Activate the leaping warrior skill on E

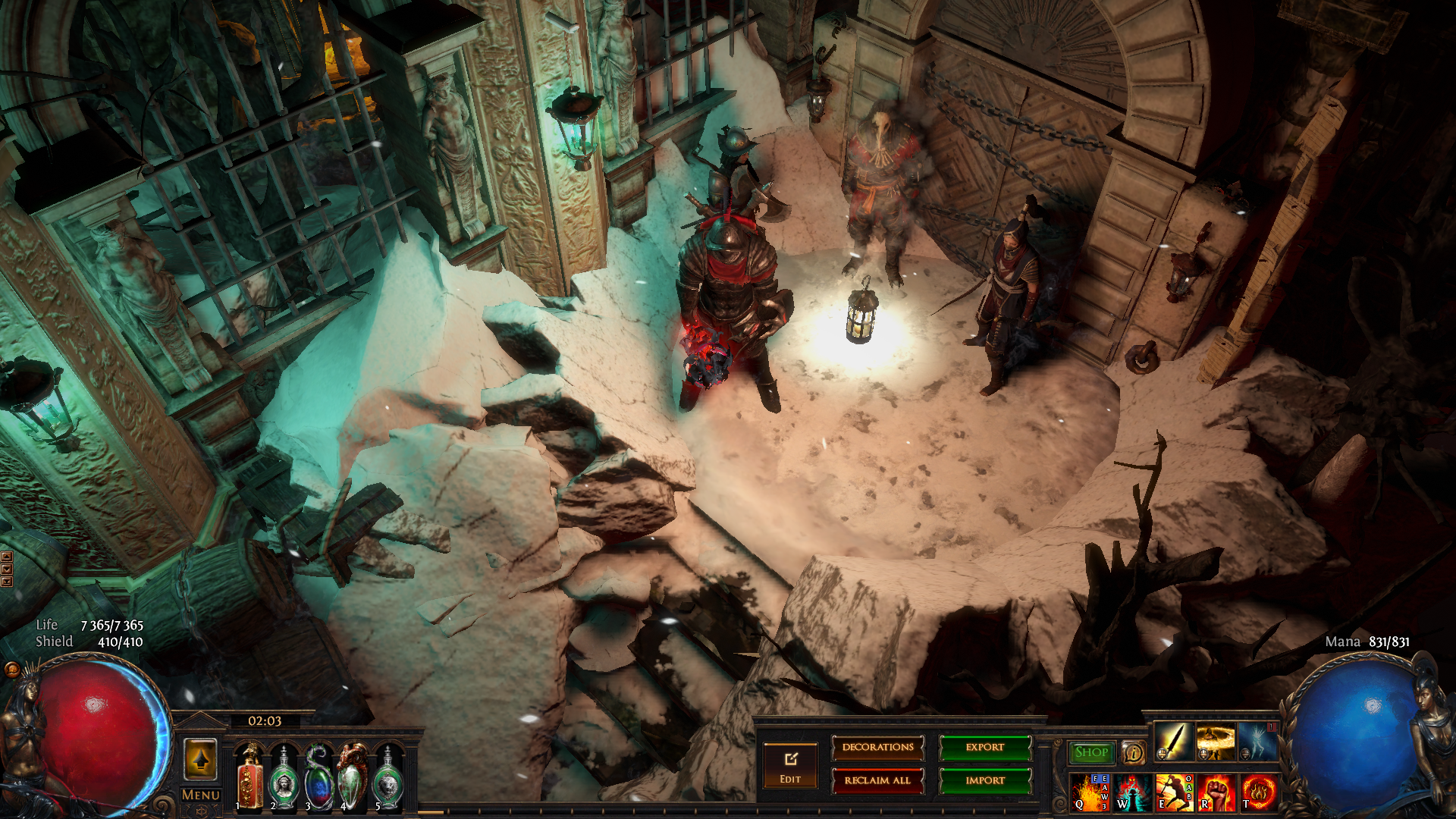(1174, 792)
